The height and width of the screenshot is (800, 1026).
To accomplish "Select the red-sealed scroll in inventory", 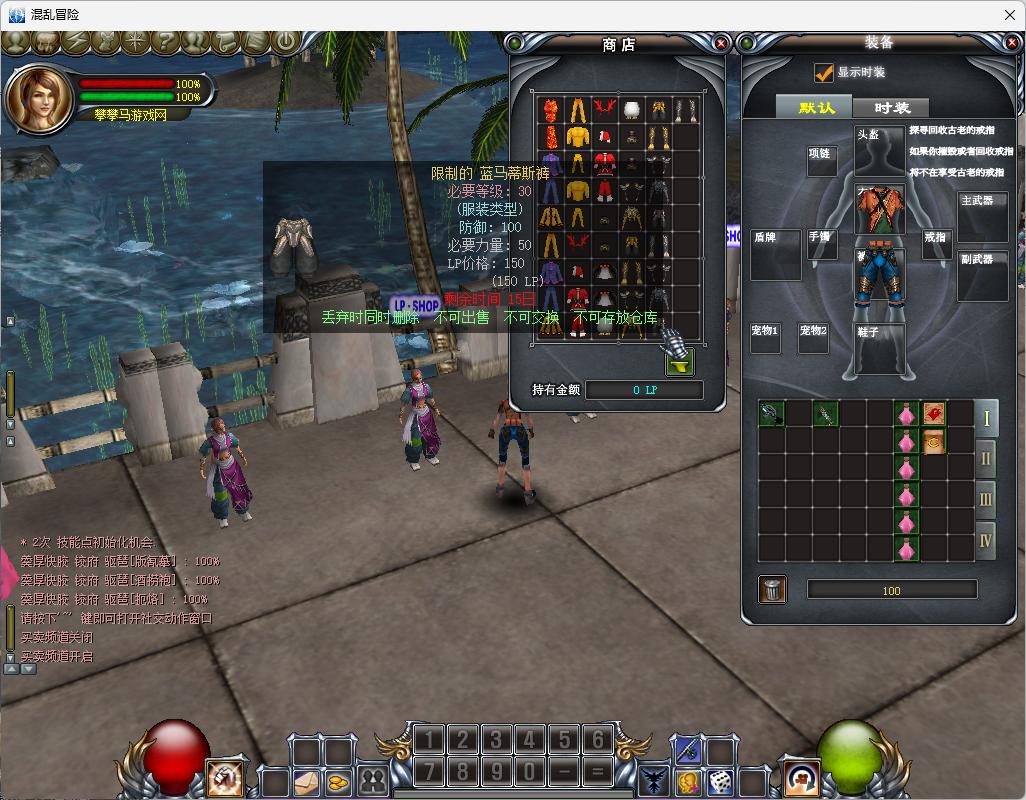I will [x=934, y=413].
